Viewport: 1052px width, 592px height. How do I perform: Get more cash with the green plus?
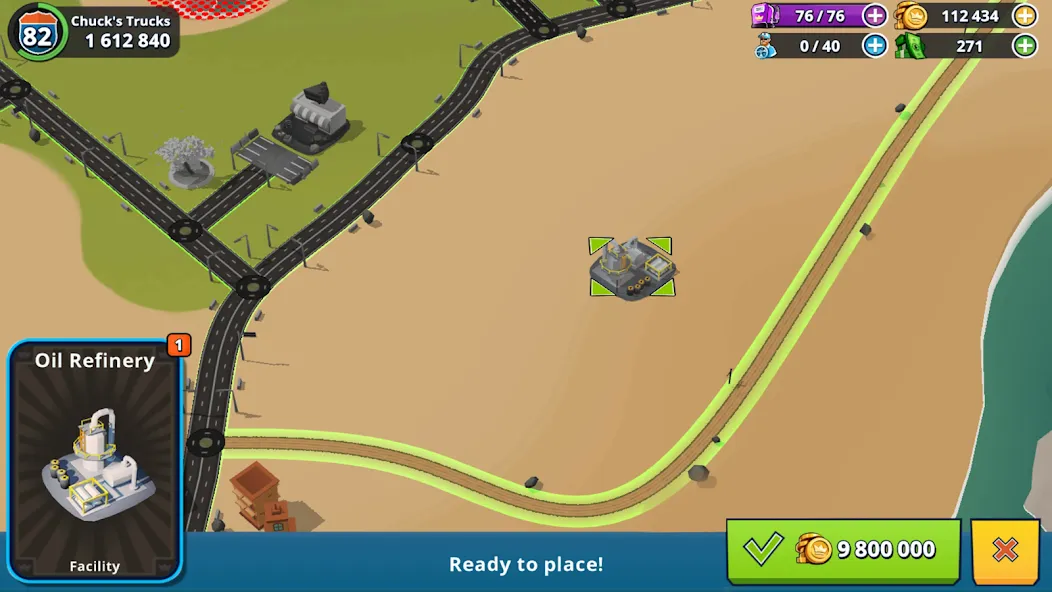1024,45
